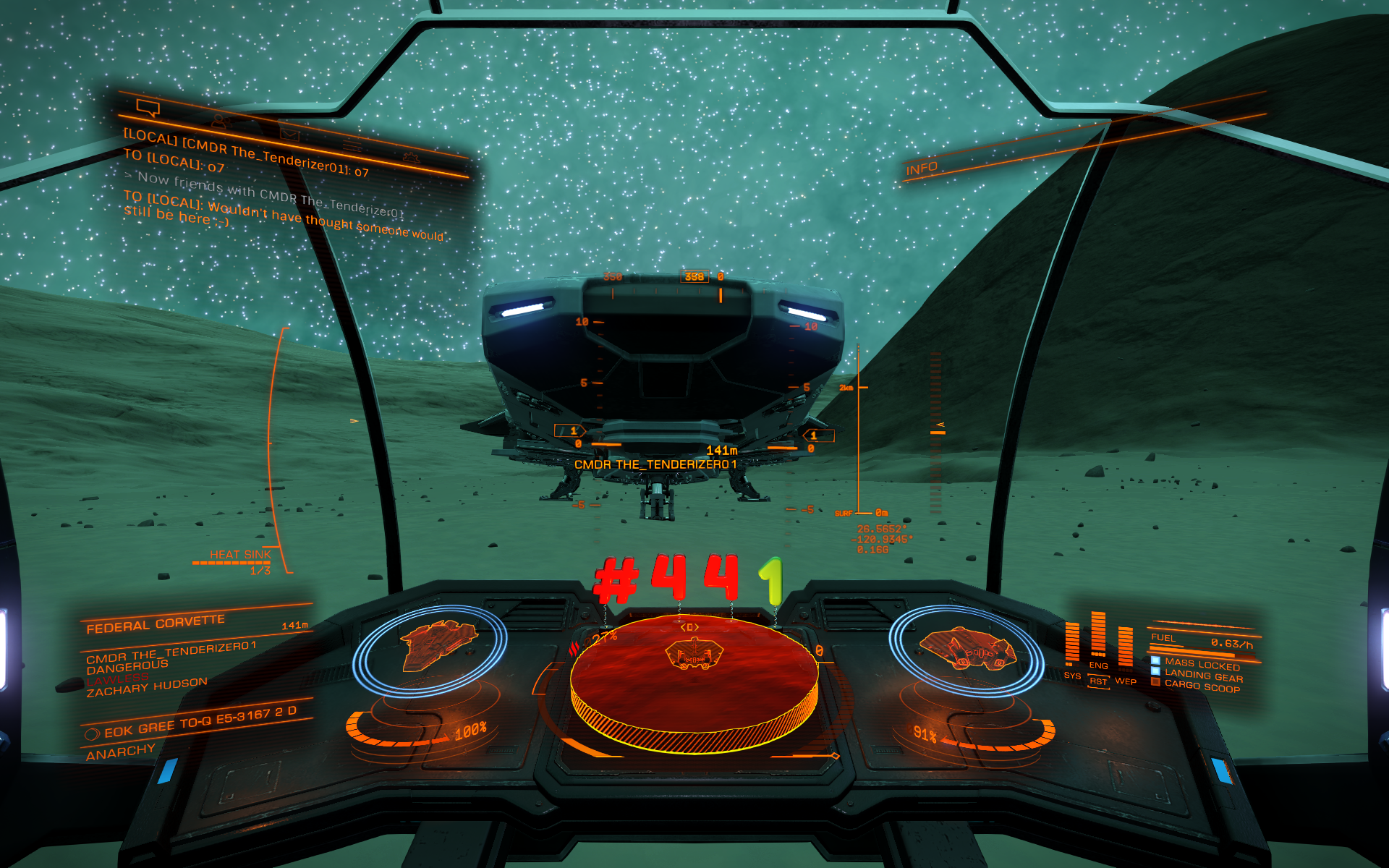Click the central radar scanner disc

694,681
